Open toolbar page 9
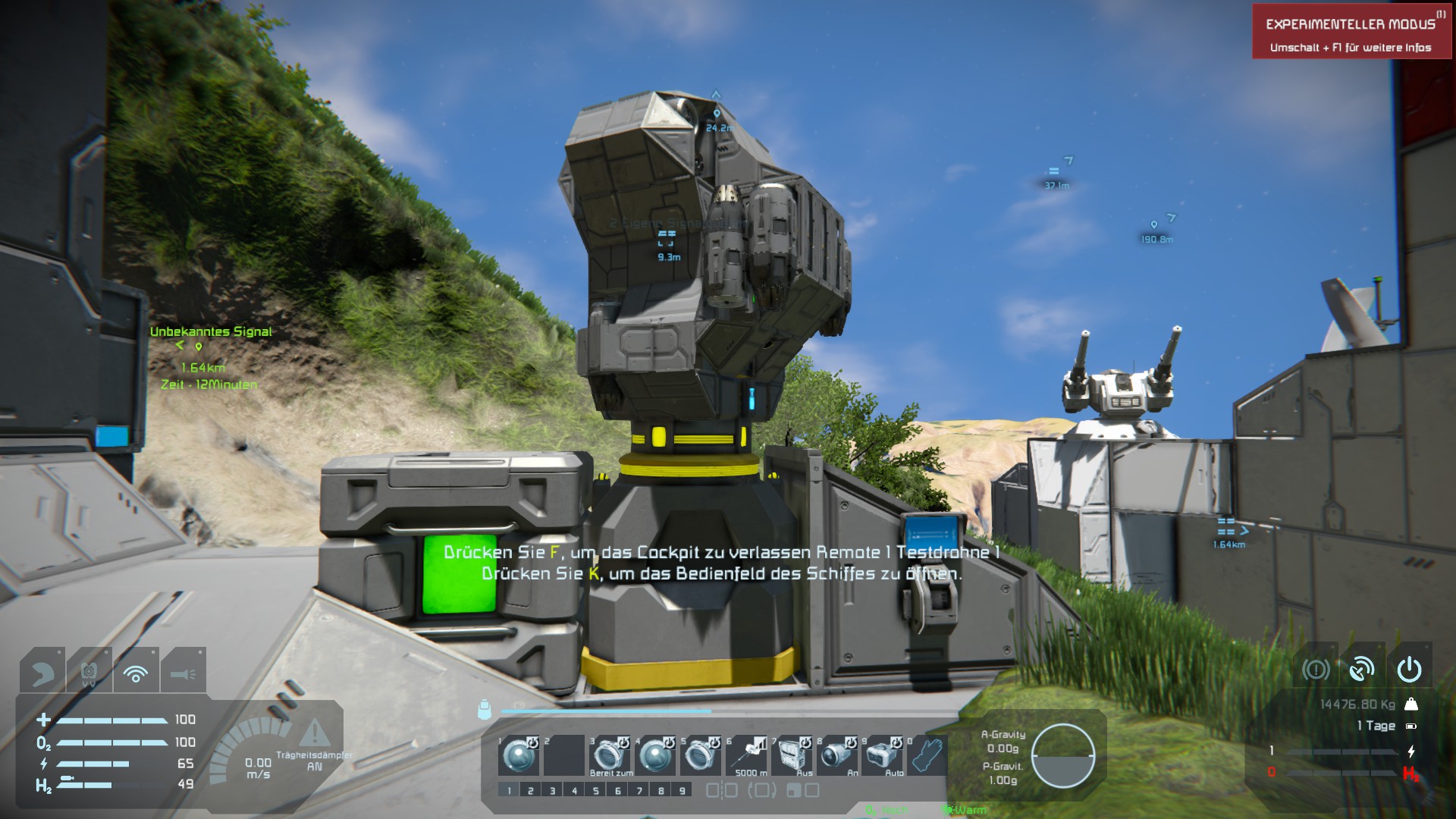The image size is (1456, 819). point(682,790)
